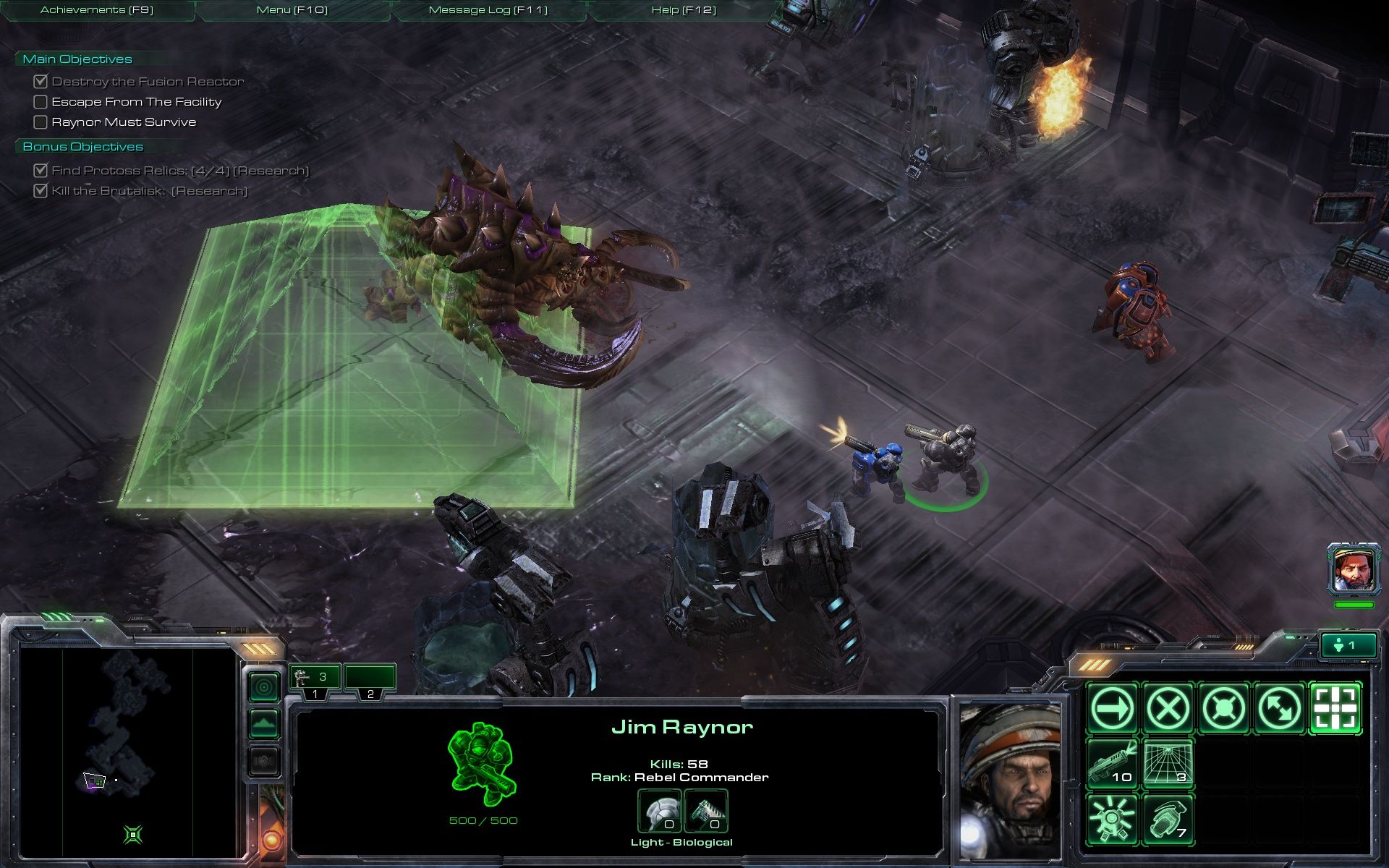The height and width of the screenshot is (868, 1389).
Task: Activate the scan ability showing 3 charges
Action: point(1170,765)
